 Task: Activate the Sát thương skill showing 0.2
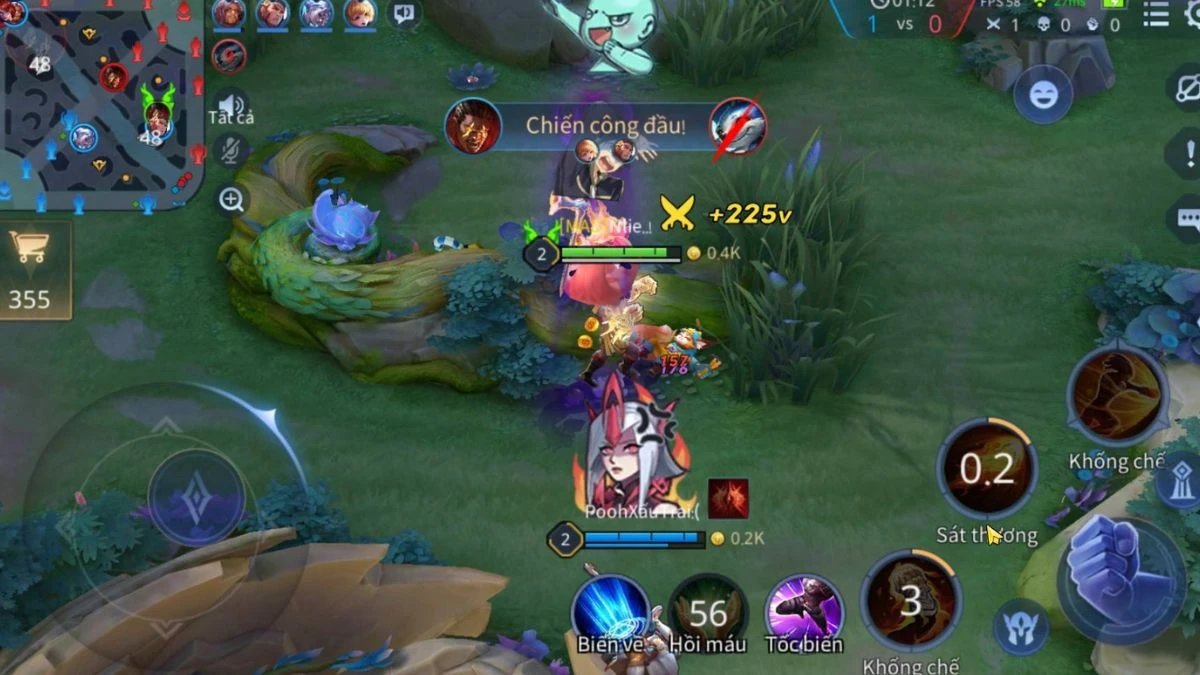click(986, 469)
